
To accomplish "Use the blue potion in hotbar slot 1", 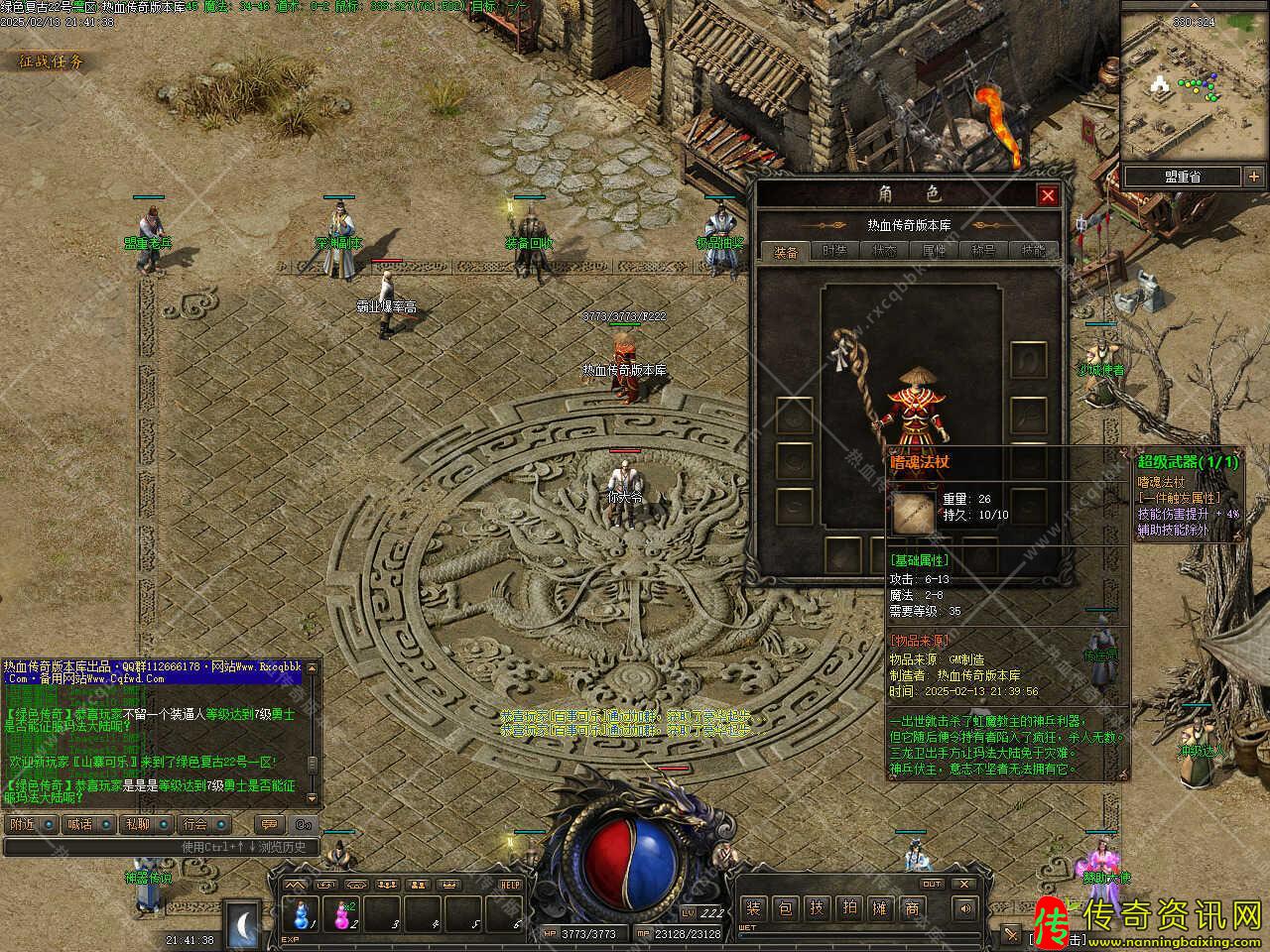I will [x=300, y=912].
